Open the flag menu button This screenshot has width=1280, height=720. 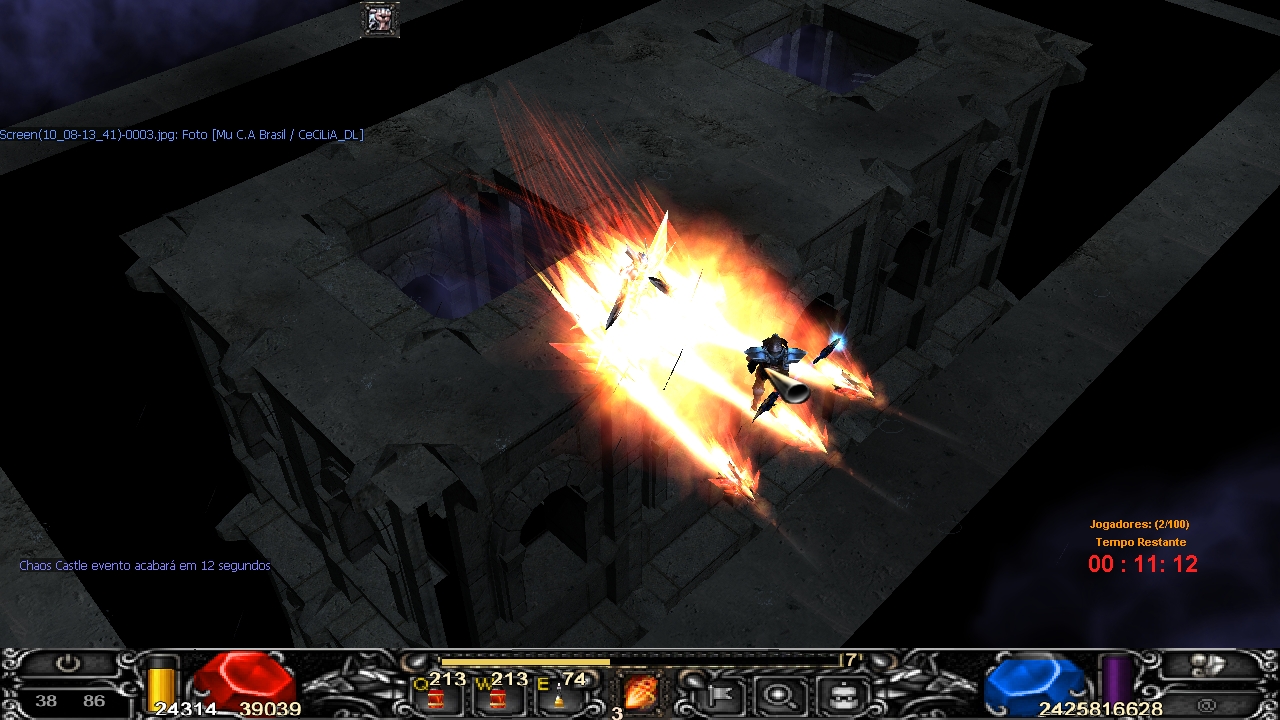tap(719, 692)
